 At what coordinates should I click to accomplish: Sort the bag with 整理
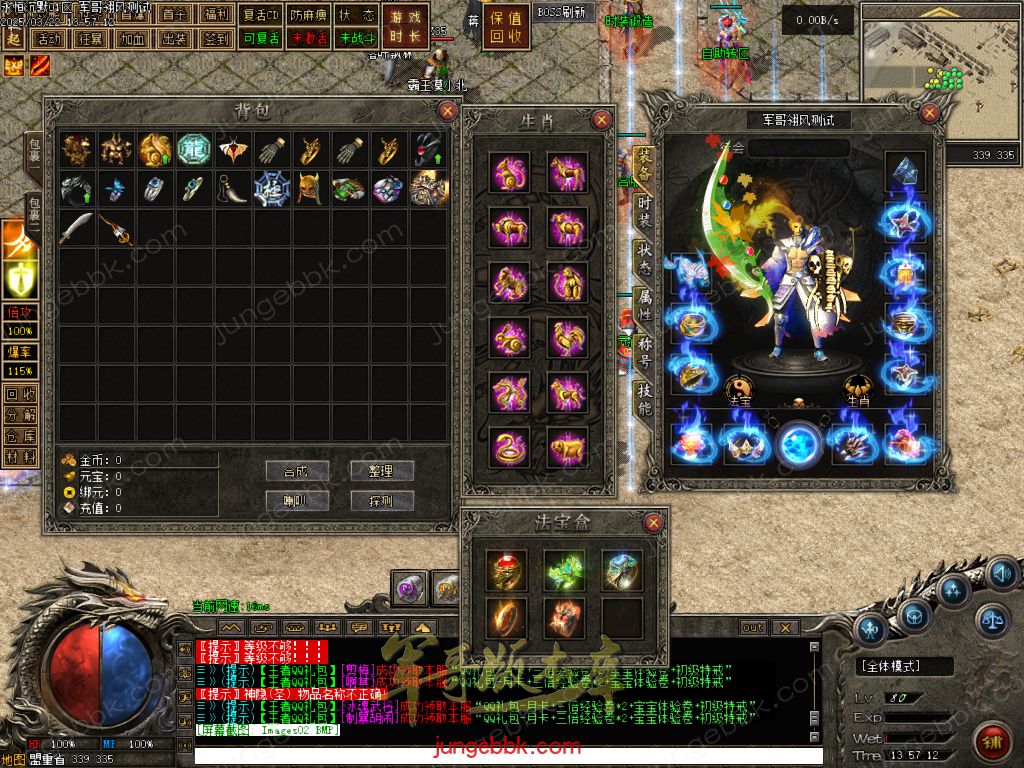[x=382, y=471]
